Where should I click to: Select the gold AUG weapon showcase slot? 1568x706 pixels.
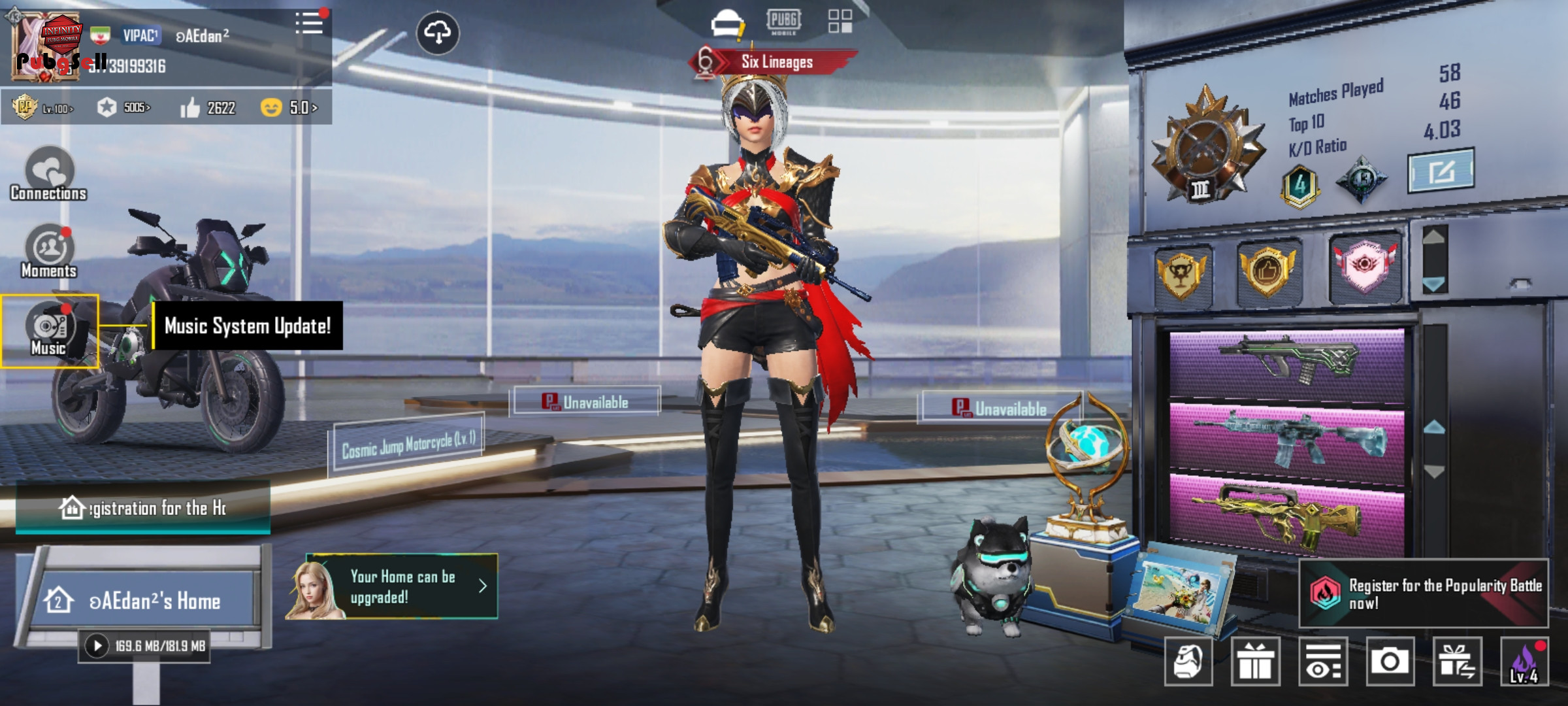(x=1286, y=514)
